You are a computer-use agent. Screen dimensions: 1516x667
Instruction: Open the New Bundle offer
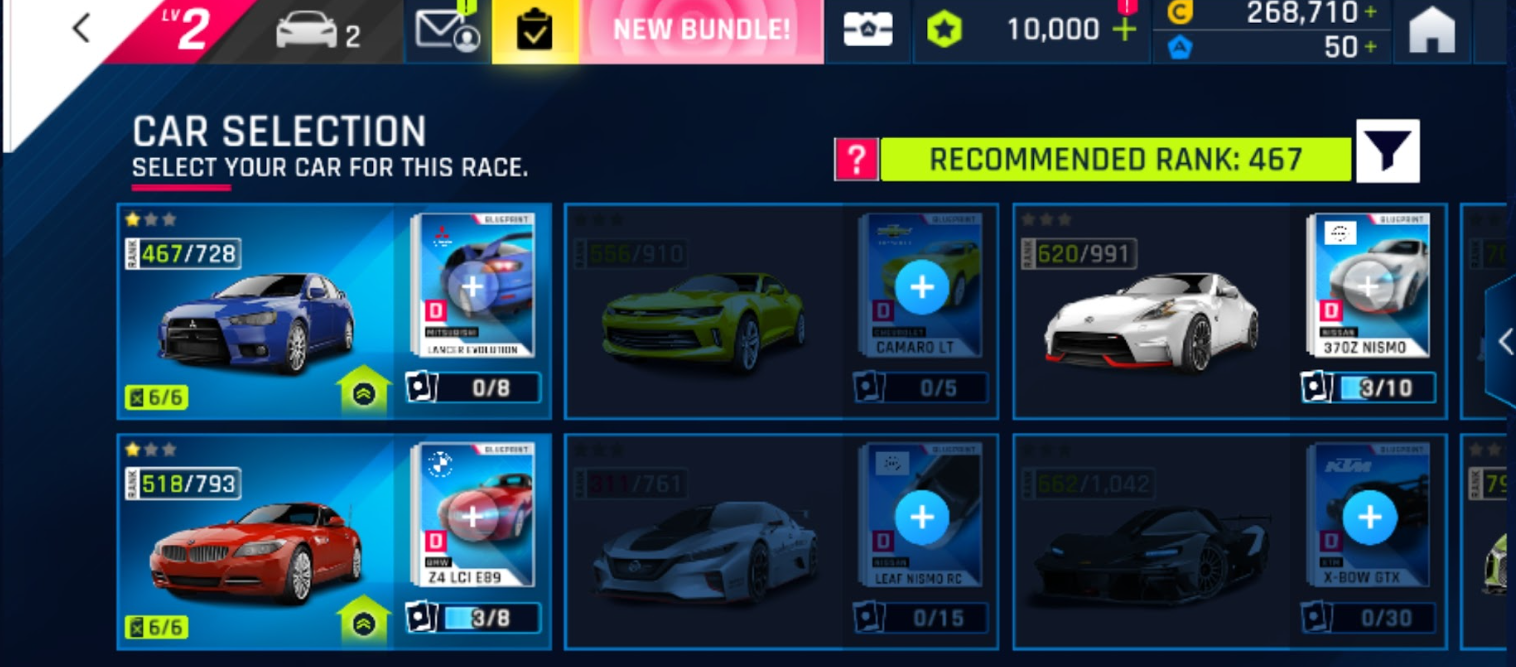(701, 30)
